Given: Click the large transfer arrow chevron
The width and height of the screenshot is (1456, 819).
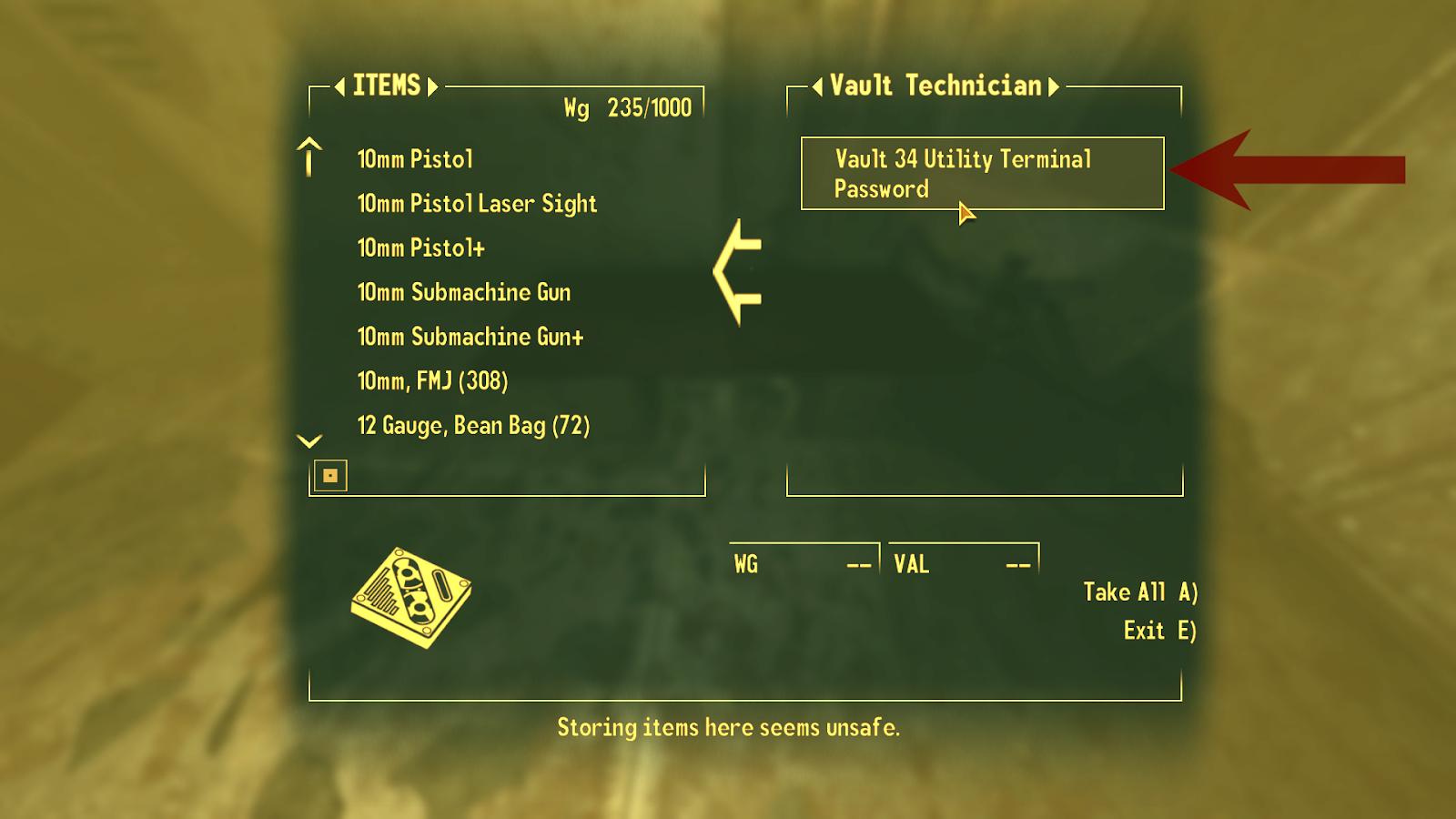Looking at the screenshot, I should (739, 271).
